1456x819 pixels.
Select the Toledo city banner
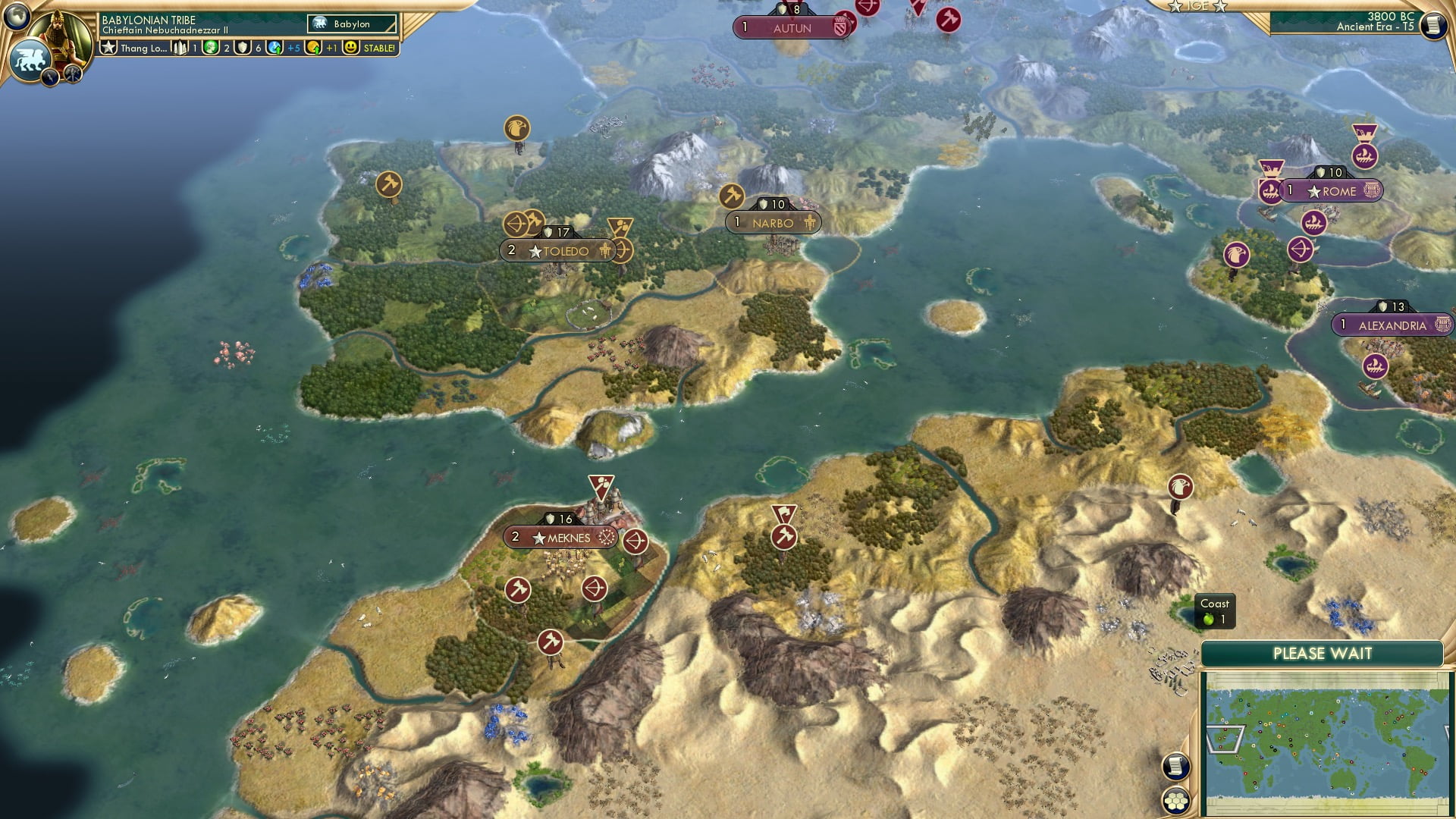[557, 250]
